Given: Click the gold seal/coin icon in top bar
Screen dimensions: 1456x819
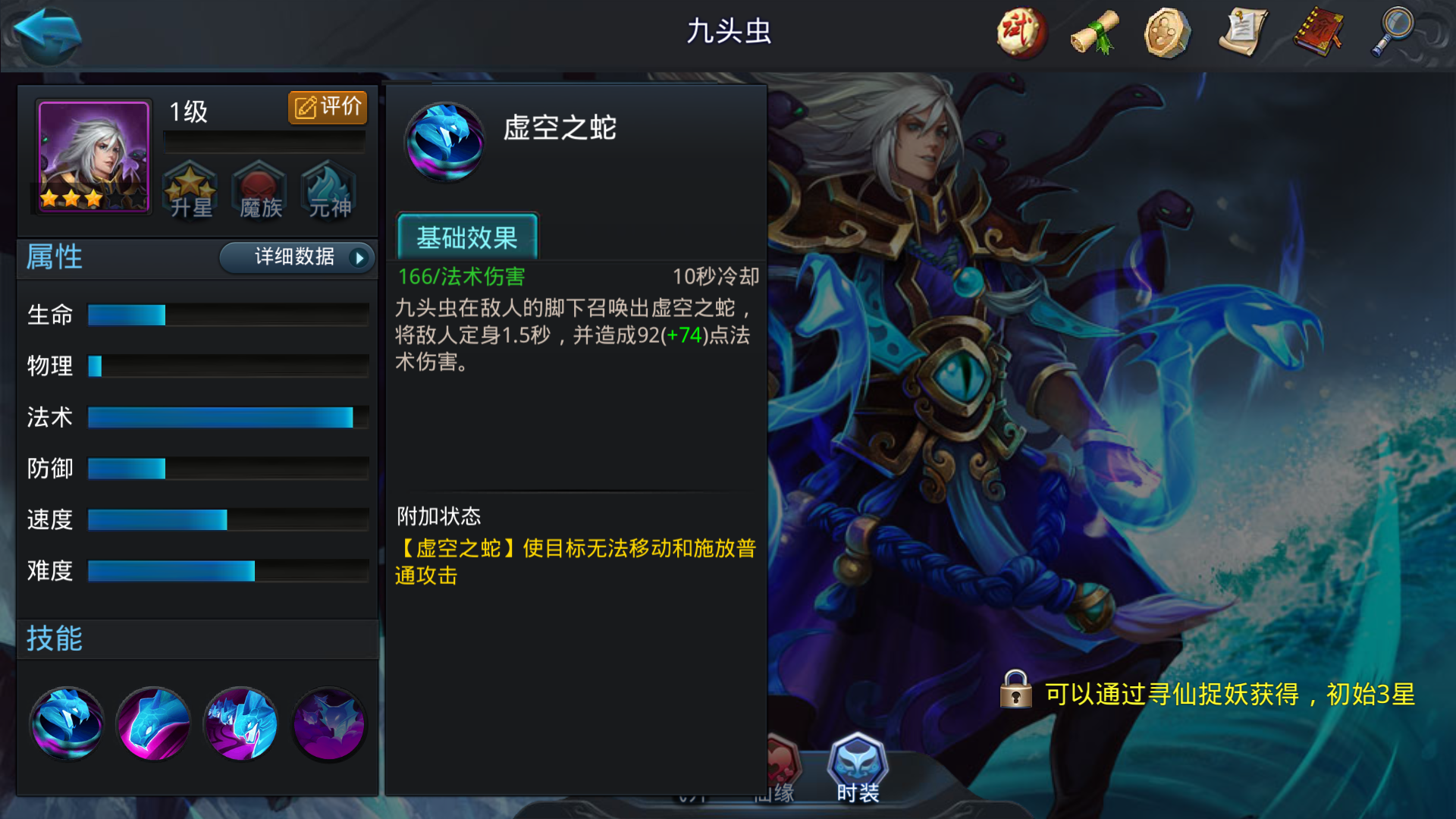Looking at the screenshot, I should [x=1166, y=32].
